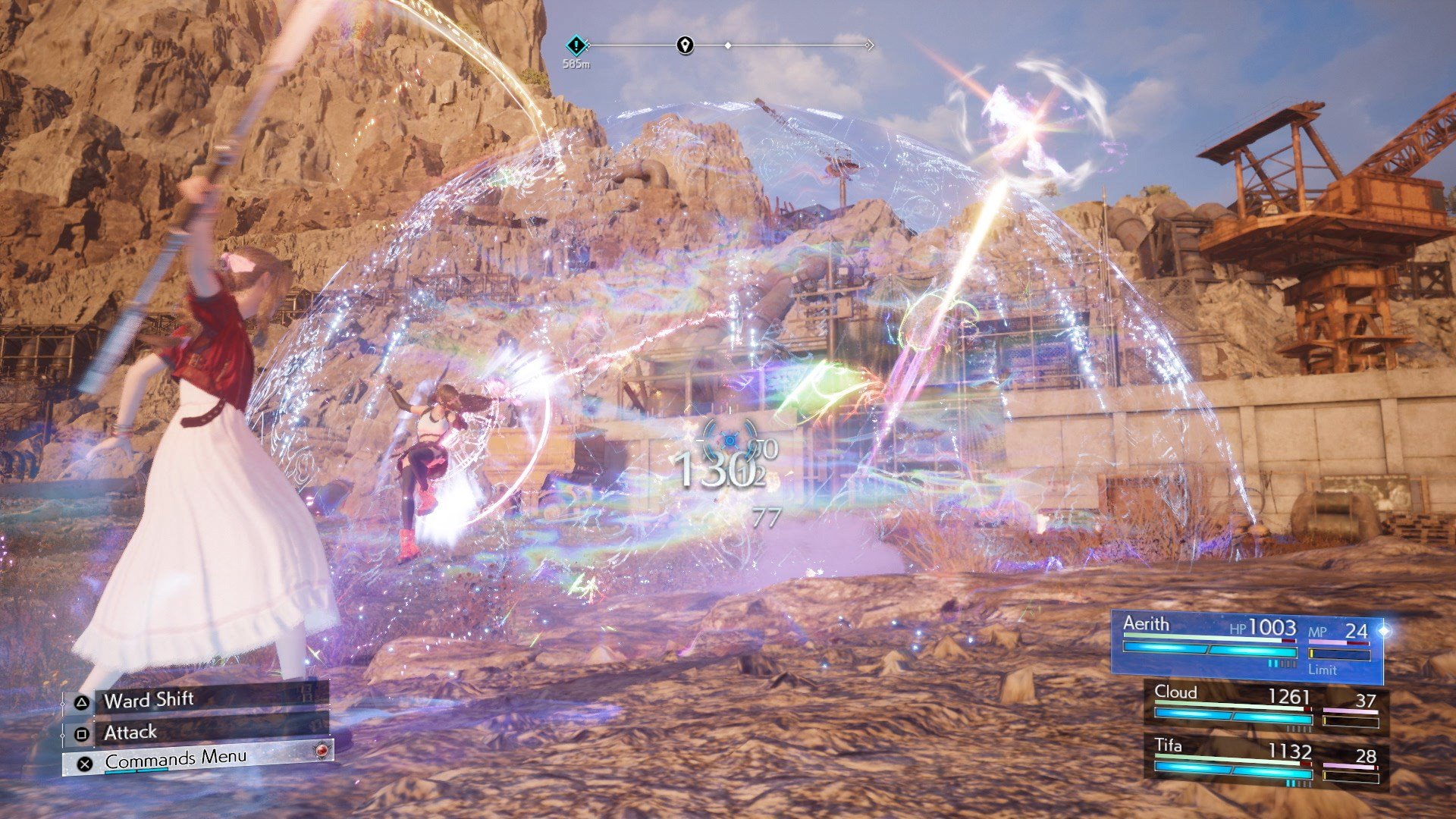Choose the Attack command
1456x819 pixels.
pos(130,732)
